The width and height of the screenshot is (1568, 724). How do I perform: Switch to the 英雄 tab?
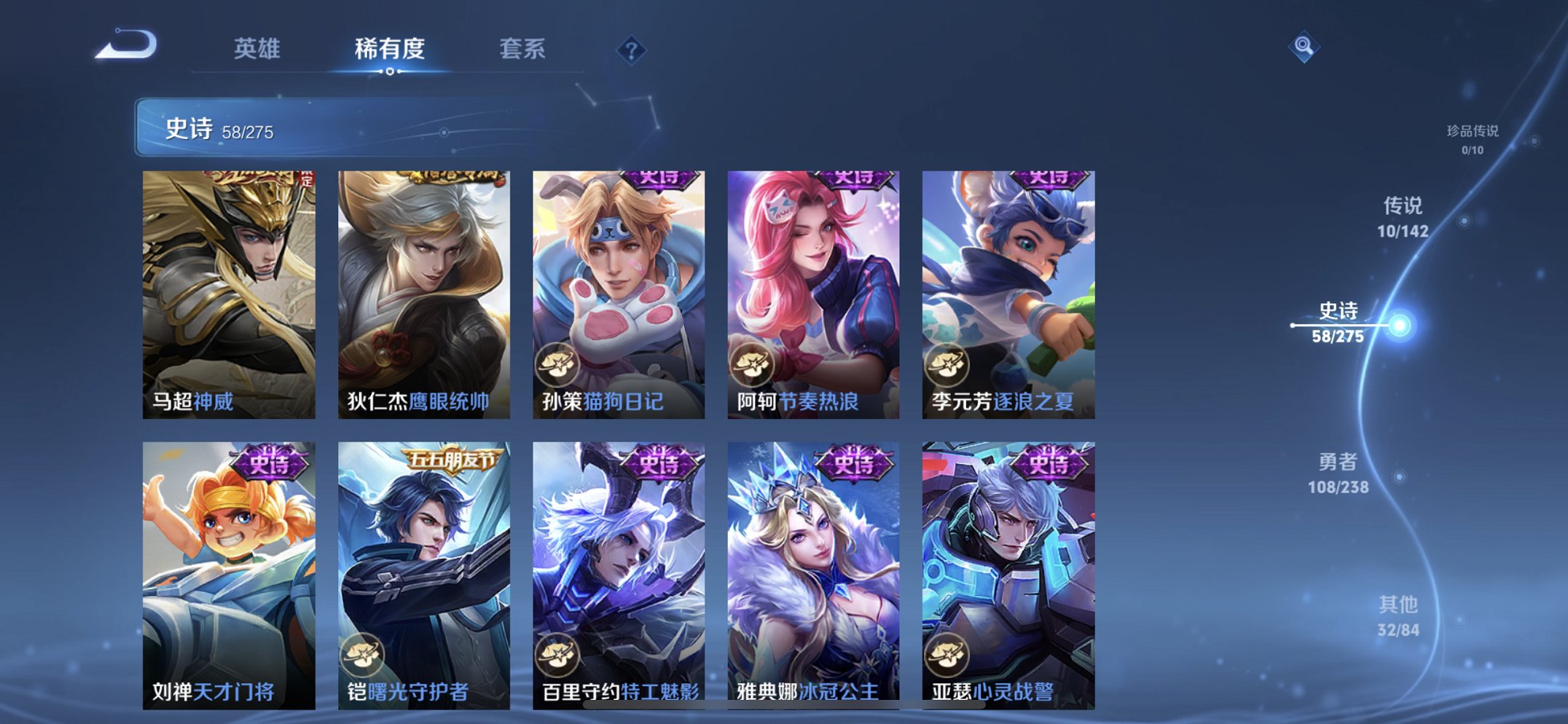259,50
